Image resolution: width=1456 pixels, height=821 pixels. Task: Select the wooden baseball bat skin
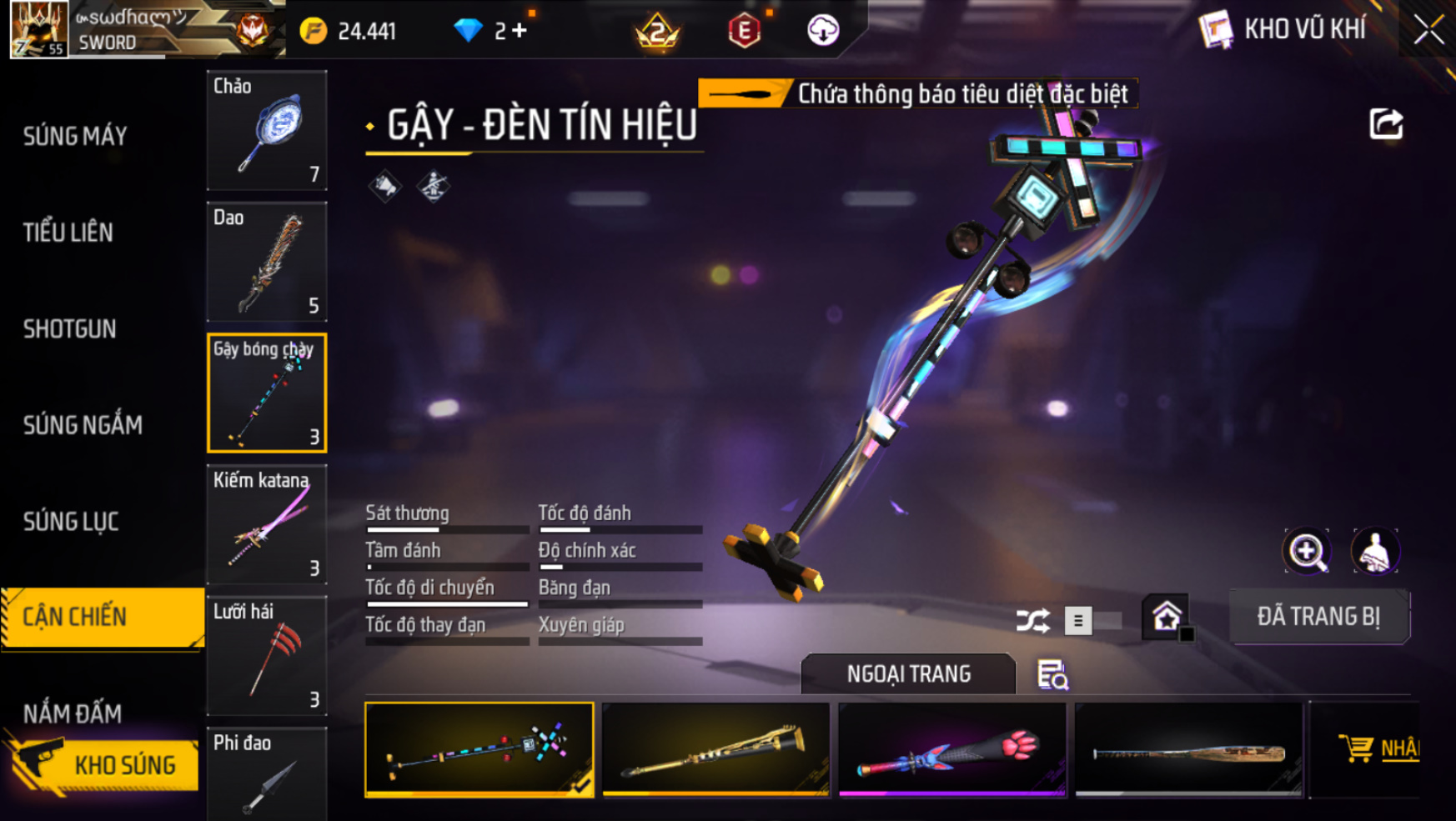point(1188,749)
